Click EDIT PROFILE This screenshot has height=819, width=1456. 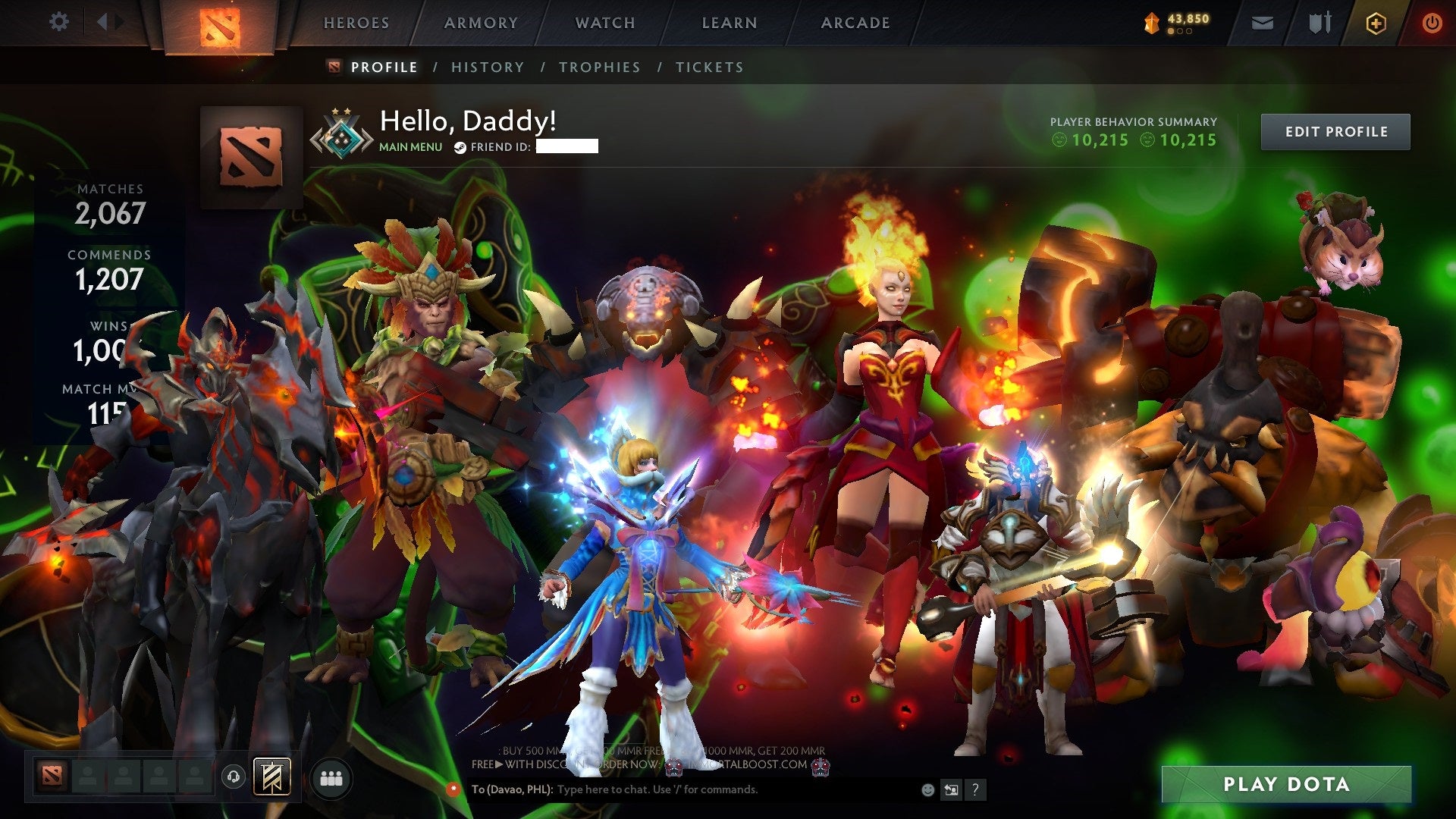[1335, 131]
